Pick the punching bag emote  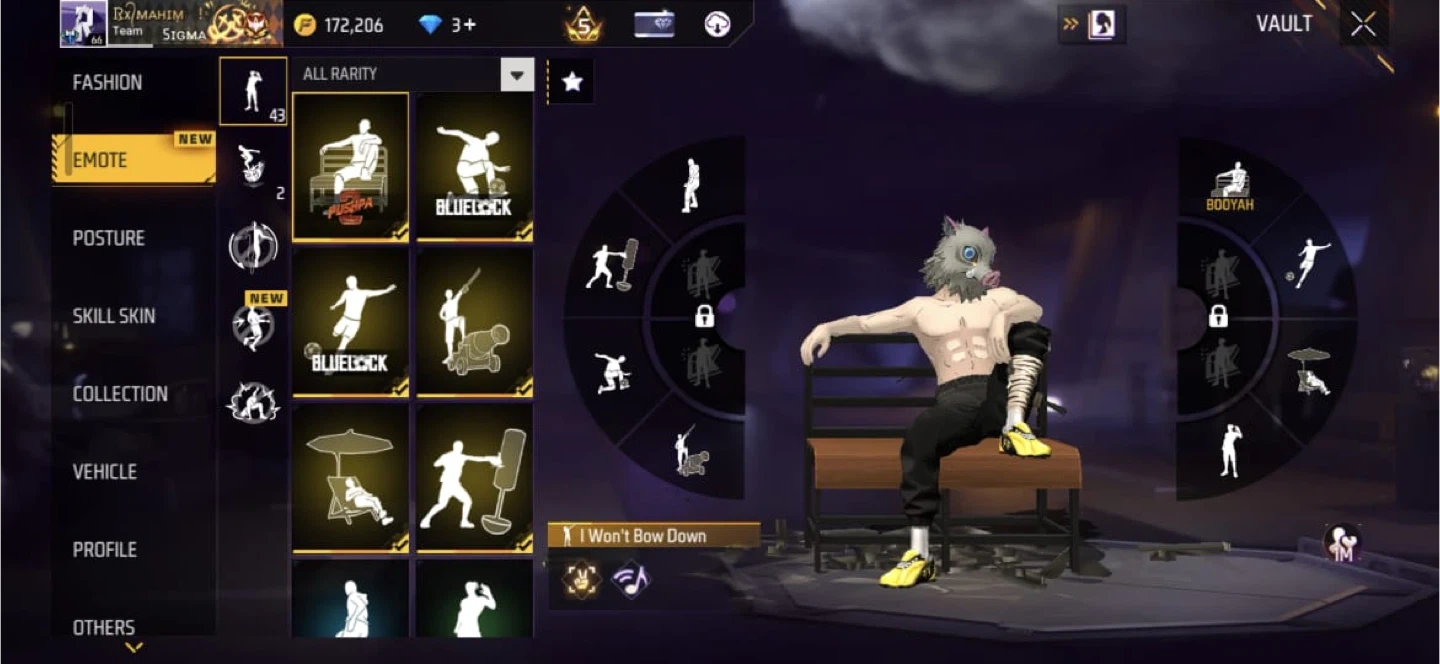coord(474,478)
